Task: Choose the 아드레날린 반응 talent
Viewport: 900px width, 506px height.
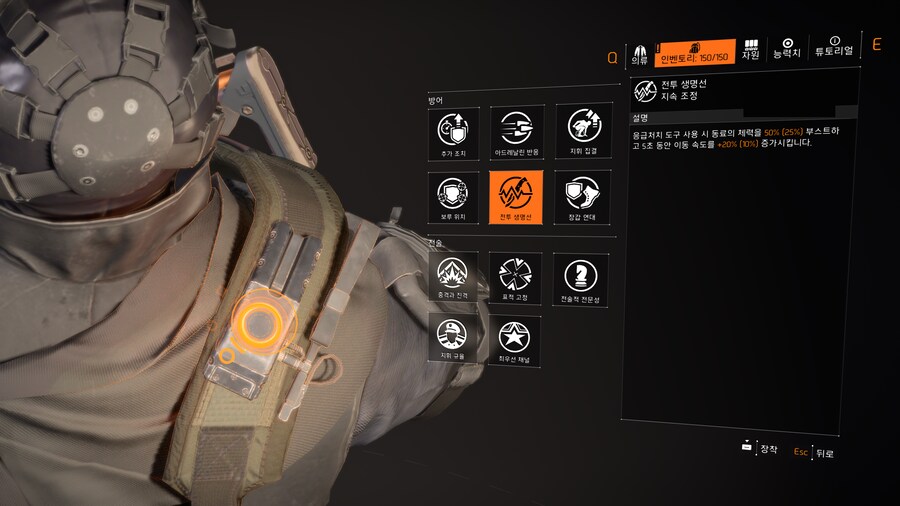Action: click(x=516, y=132)
